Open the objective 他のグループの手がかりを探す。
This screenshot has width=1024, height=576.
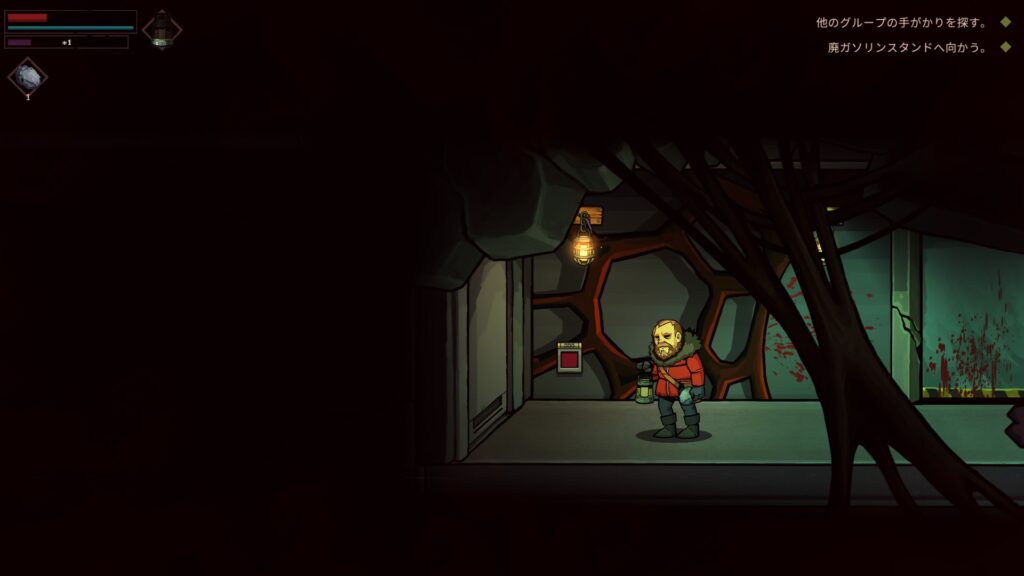tap(901, 22)
